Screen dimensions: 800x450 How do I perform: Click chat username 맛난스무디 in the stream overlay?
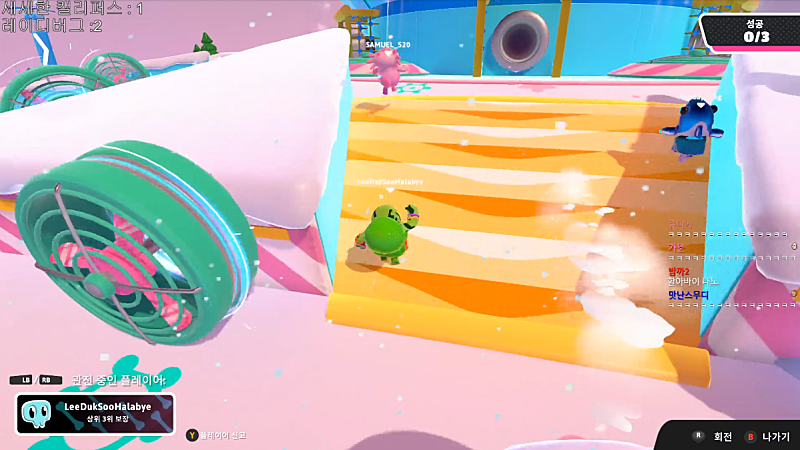pos(690,295)
